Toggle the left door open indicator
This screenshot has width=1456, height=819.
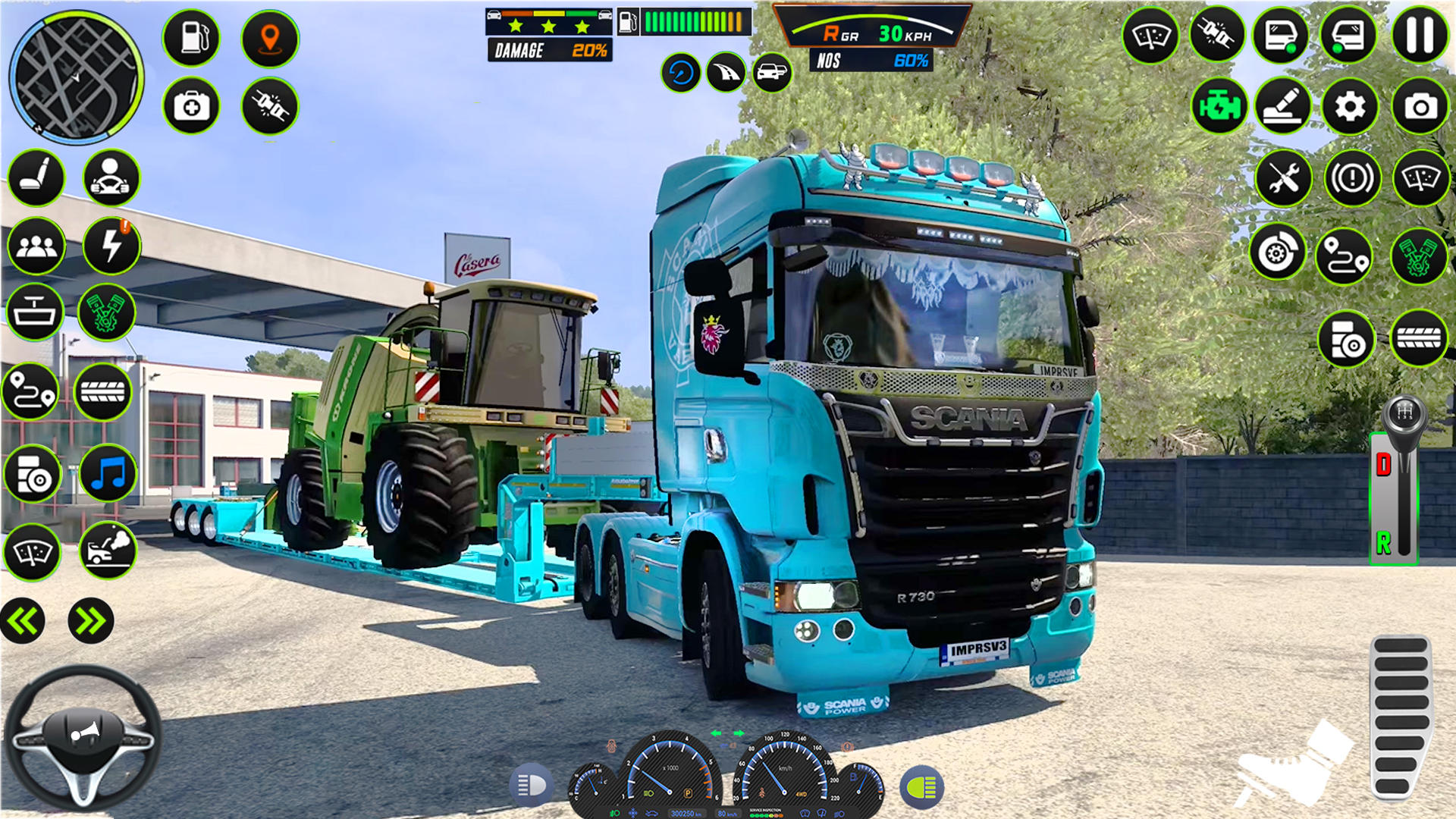click(1282, 34)
